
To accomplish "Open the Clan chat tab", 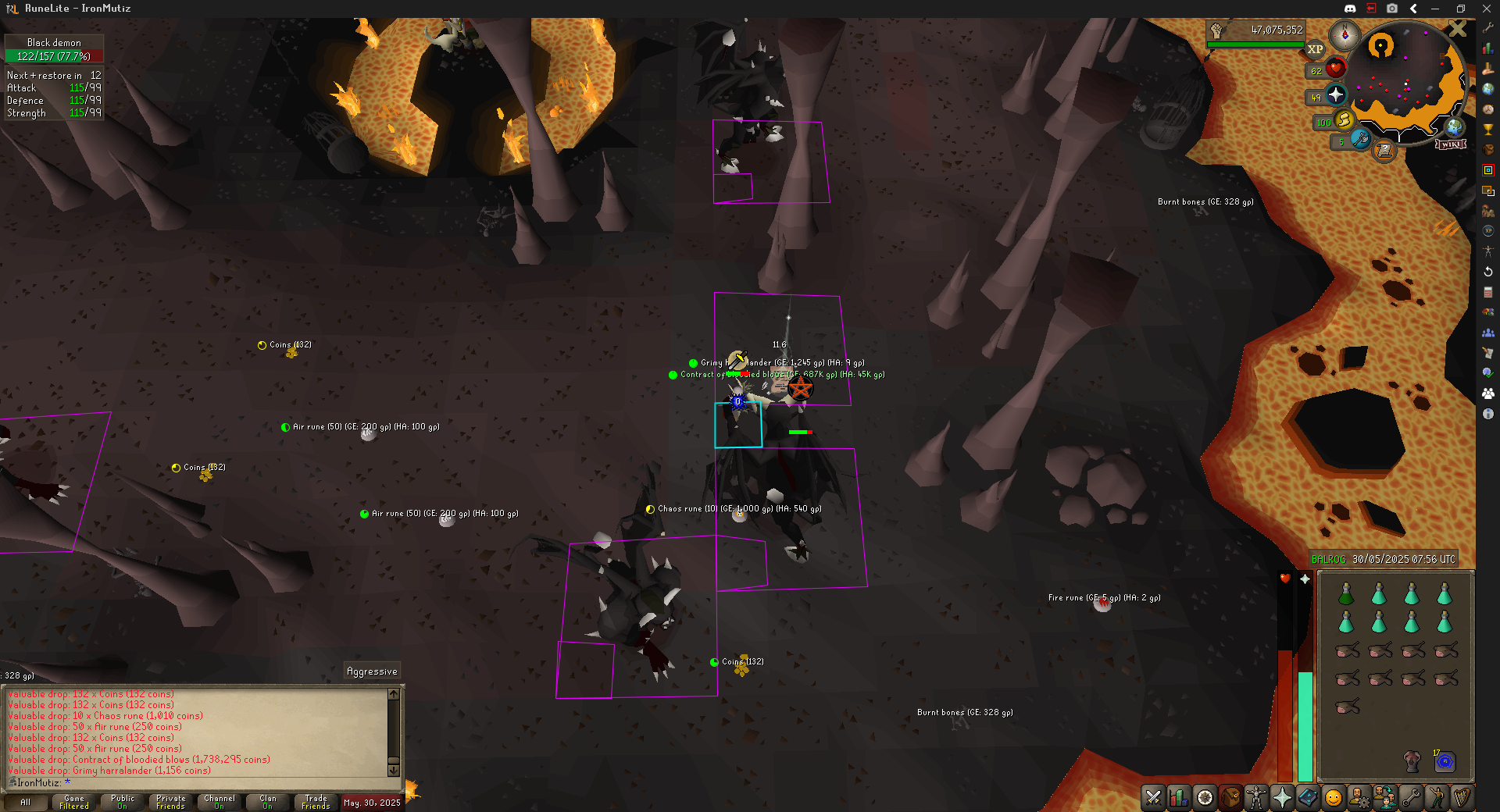I will [268, 802].
